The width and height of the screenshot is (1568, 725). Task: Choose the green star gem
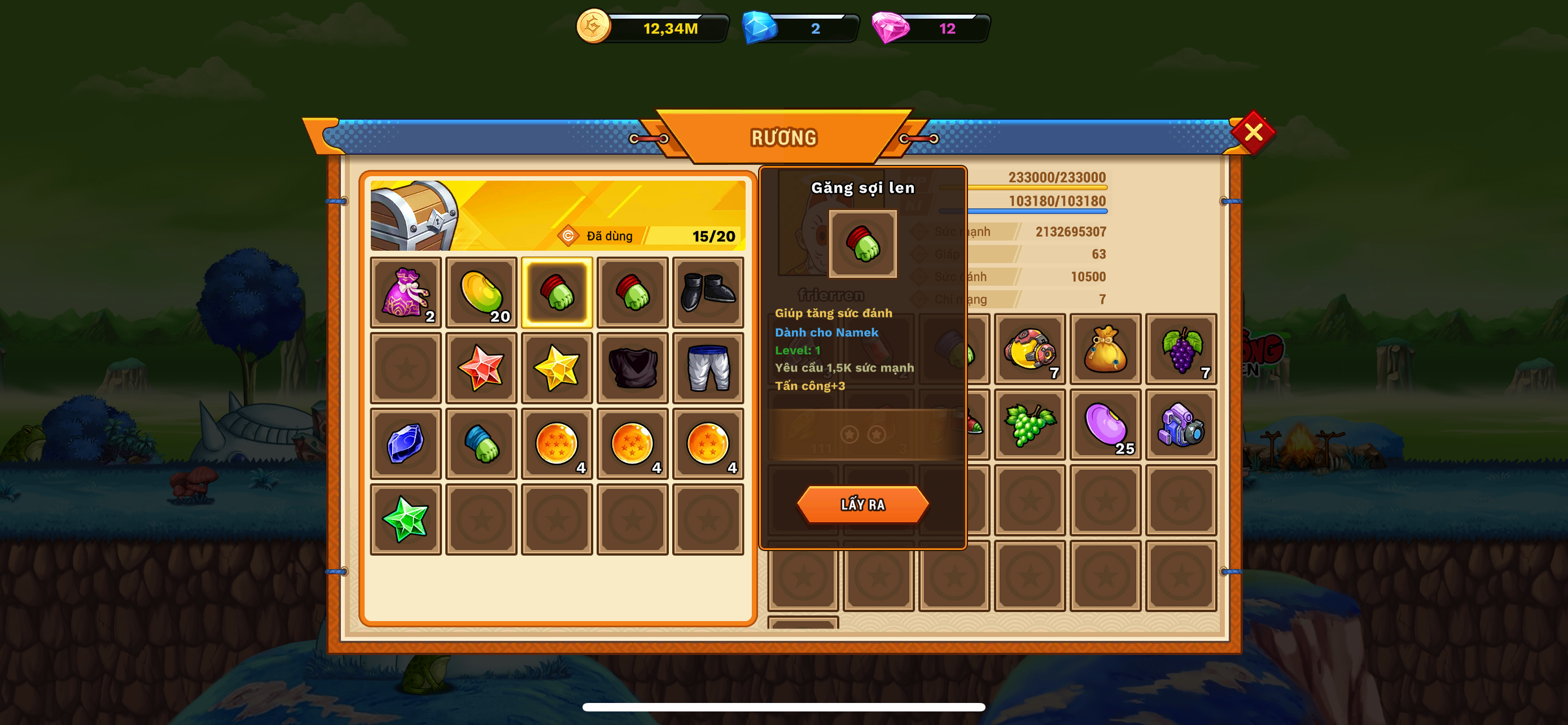coord(405,519)
